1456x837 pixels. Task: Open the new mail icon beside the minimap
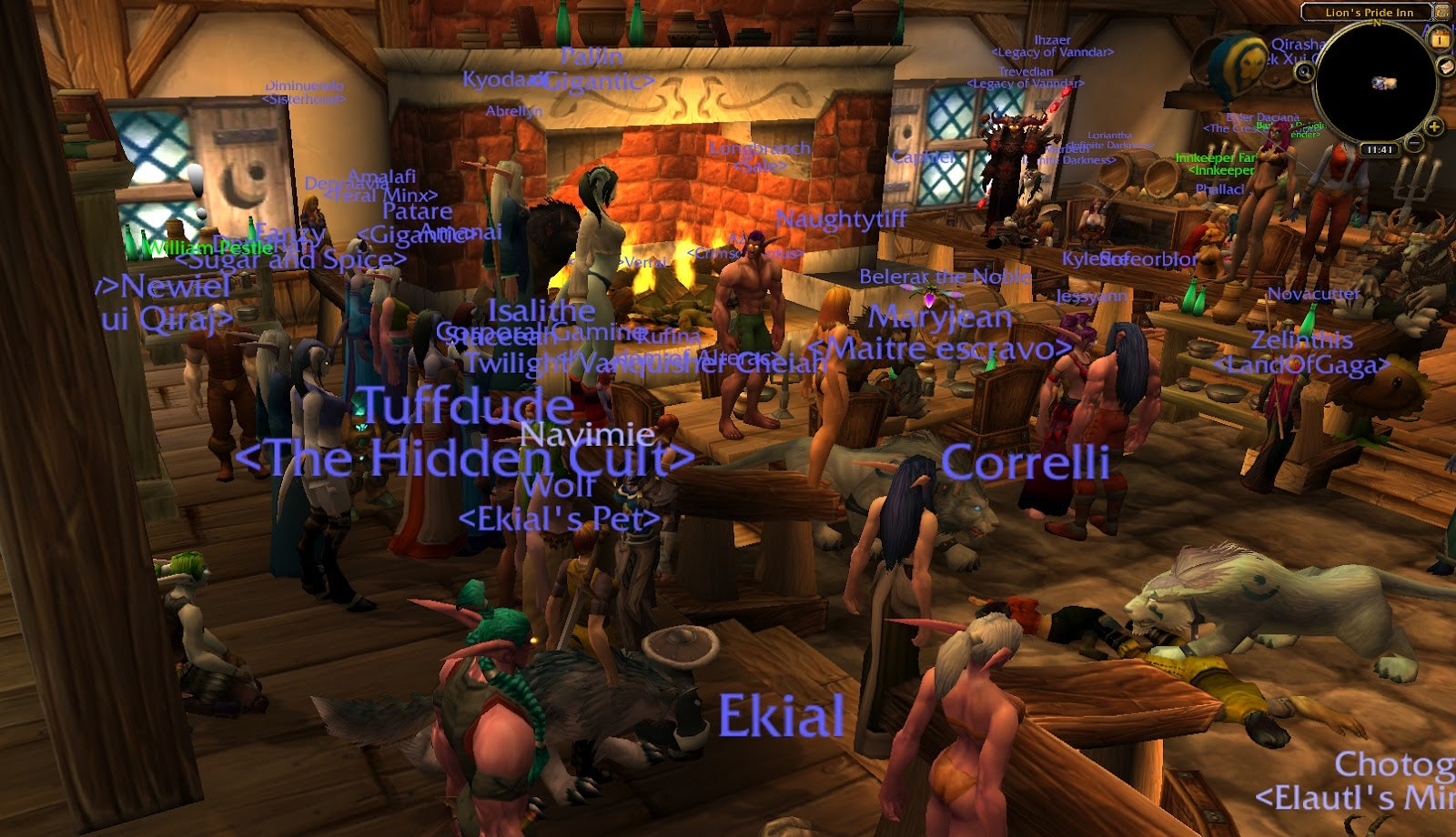click(1447, 67)
